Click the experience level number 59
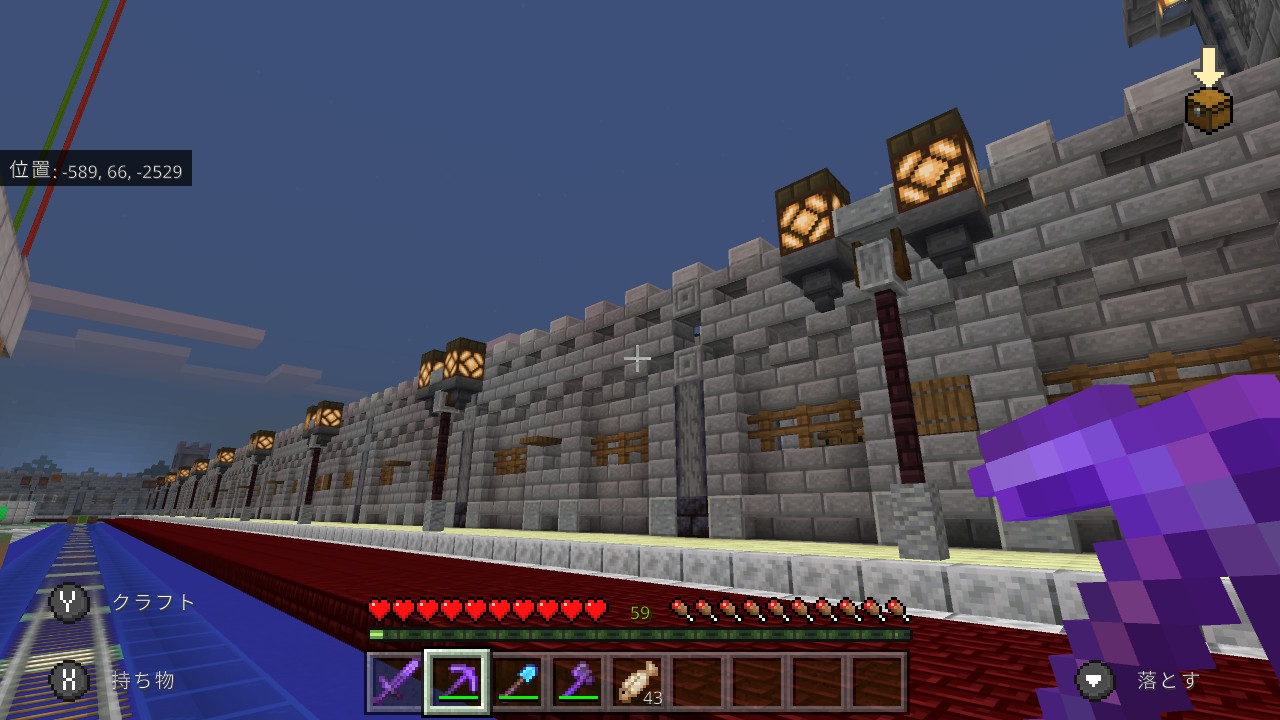The width and height of the screenshot is (1280, 720). 640,611
